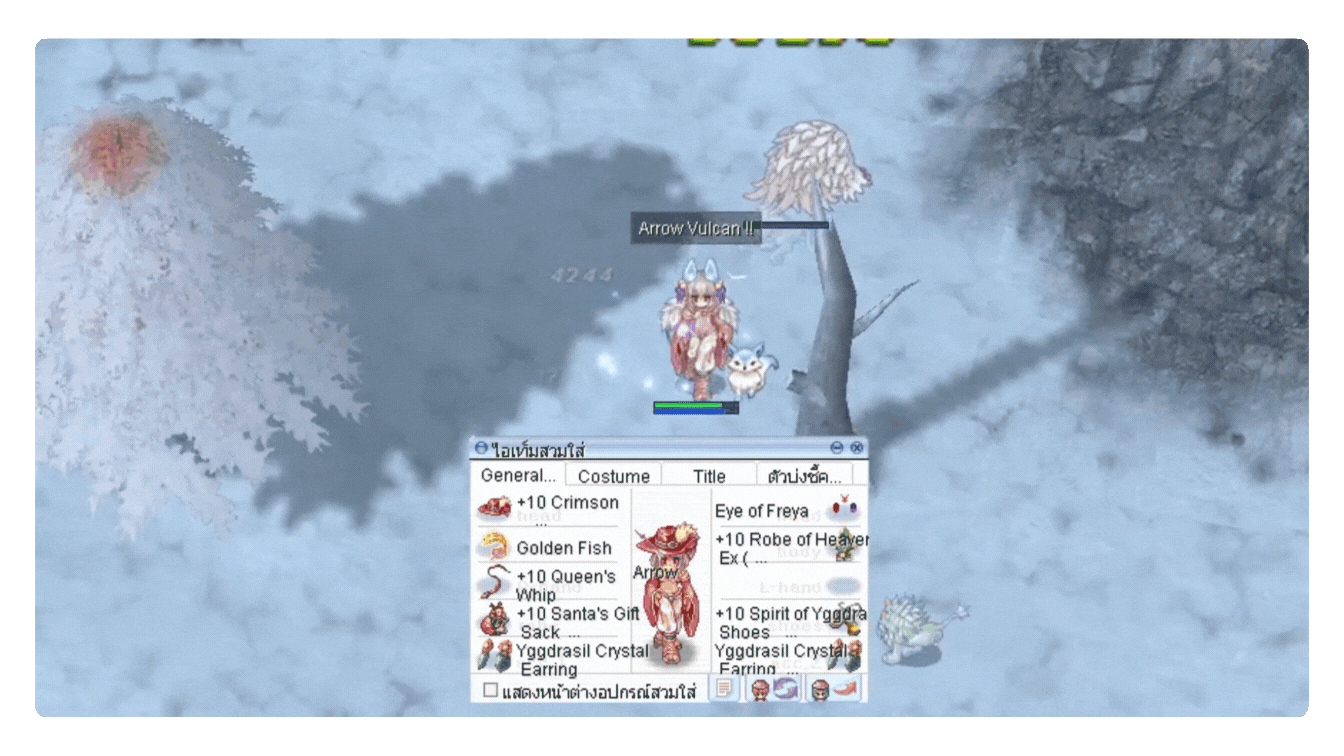Pick the left-column Yggdrasil Crystal Earring slot
The height and width of the screenshot is (756, 1344).
click(x=548, y=658)
